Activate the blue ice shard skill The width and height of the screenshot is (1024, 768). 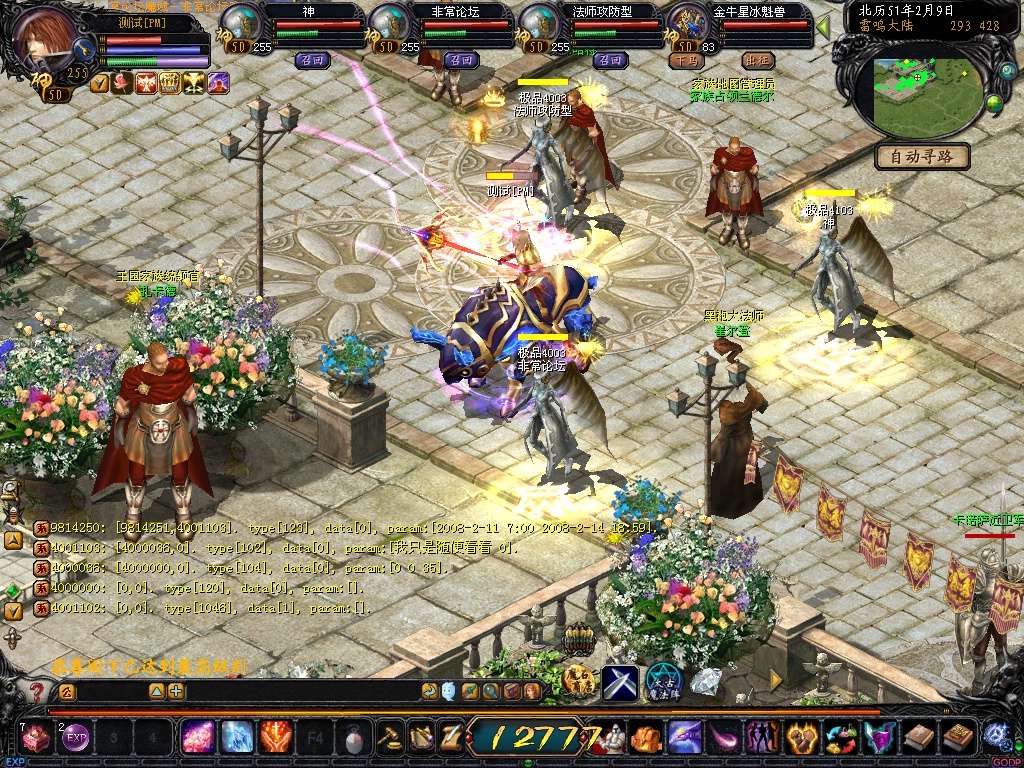[x=237, y=738]
